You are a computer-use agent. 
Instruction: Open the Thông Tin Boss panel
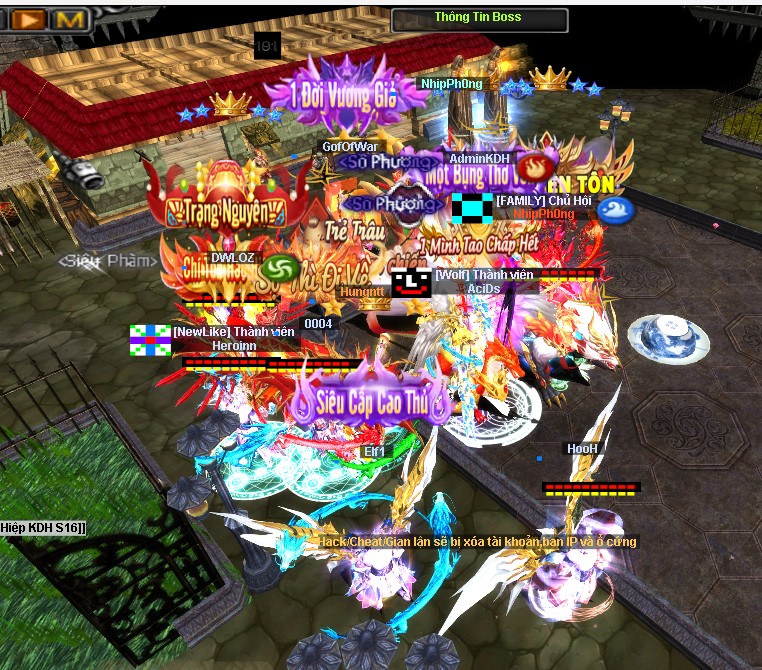click(x=477, y=18)
